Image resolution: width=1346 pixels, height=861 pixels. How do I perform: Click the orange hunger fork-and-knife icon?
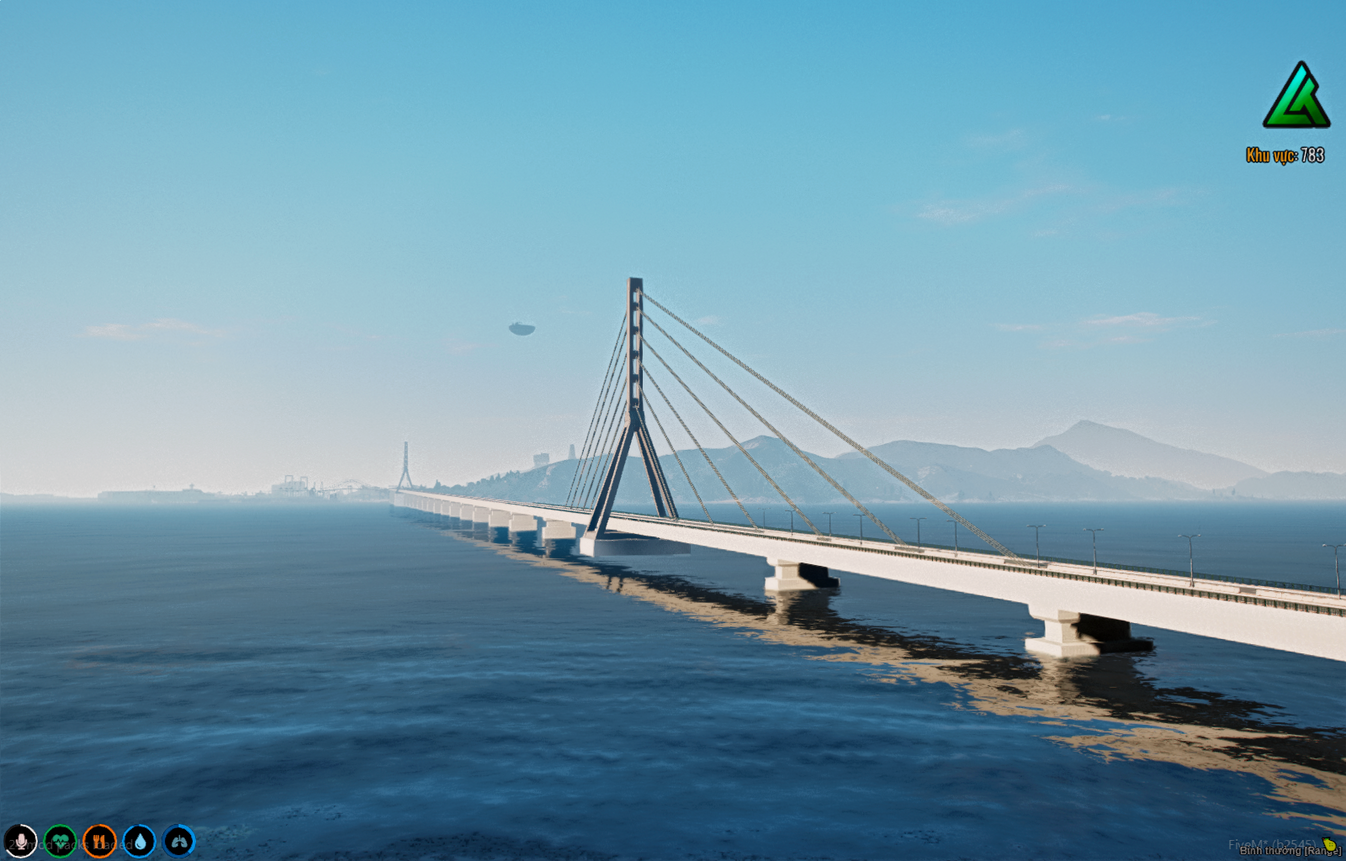click(99, 841)
